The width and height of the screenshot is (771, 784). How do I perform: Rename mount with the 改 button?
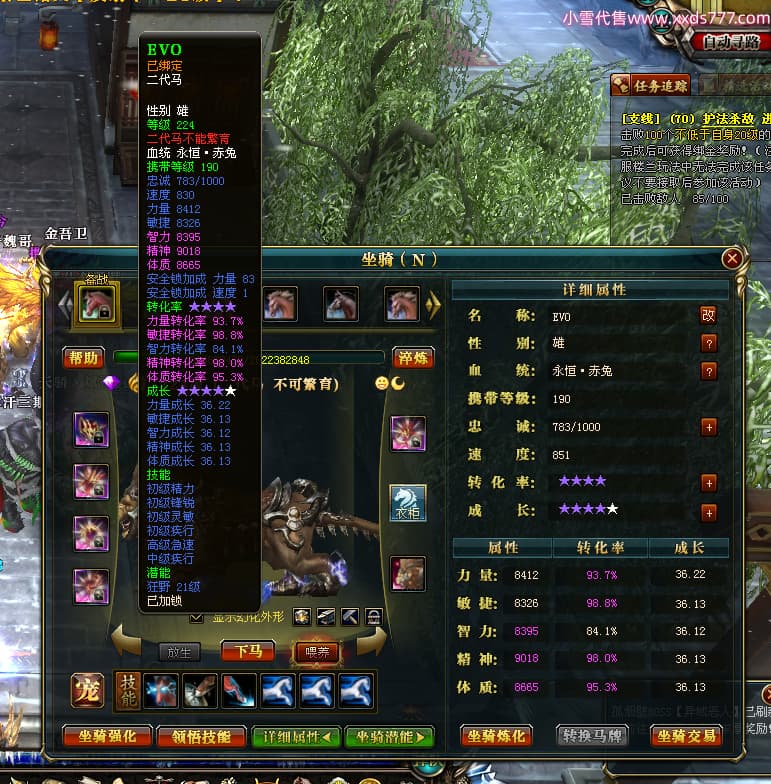(x=708, y=315)
